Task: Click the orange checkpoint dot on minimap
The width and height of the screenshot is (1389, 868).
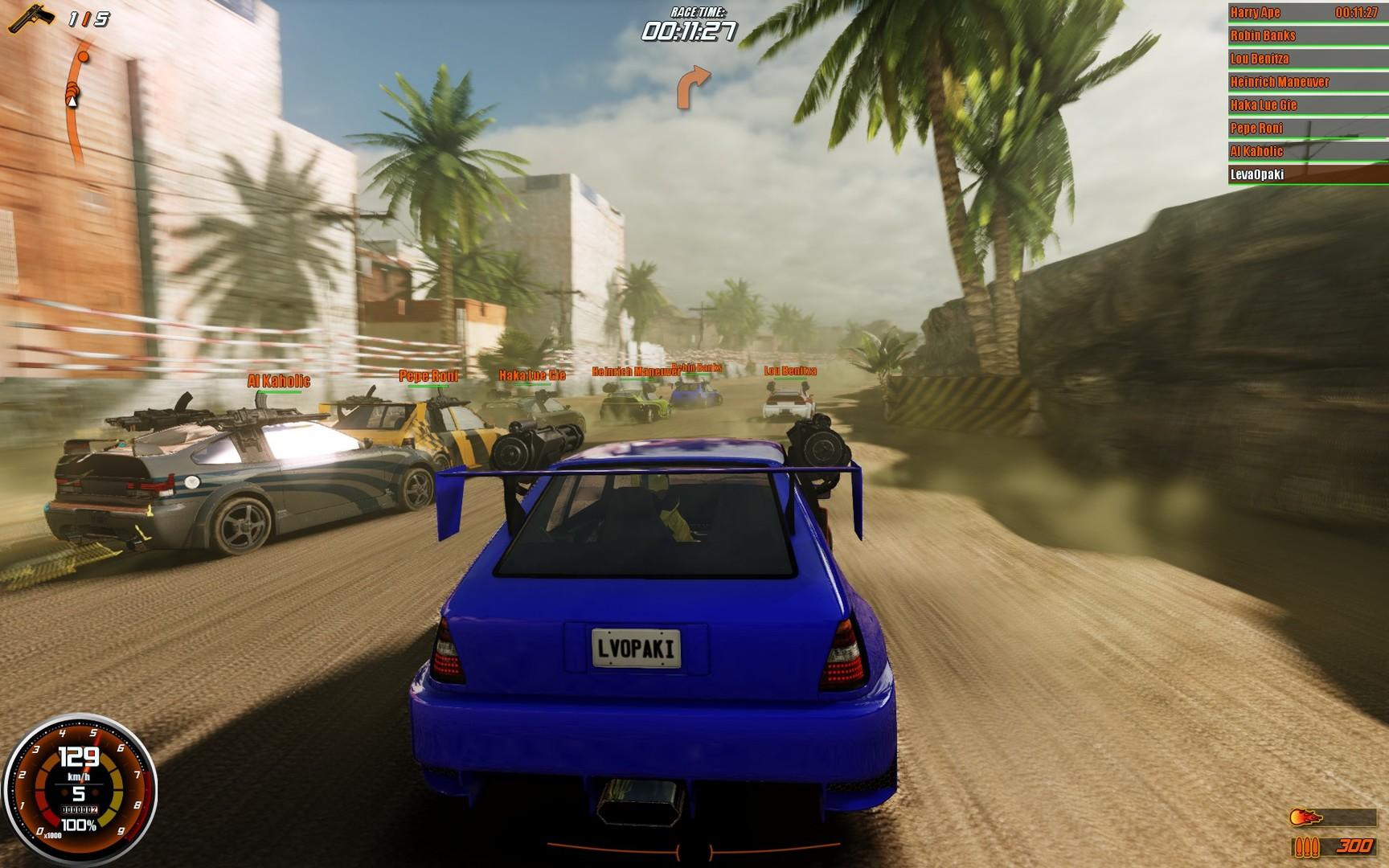Action: tap(83, 56)
